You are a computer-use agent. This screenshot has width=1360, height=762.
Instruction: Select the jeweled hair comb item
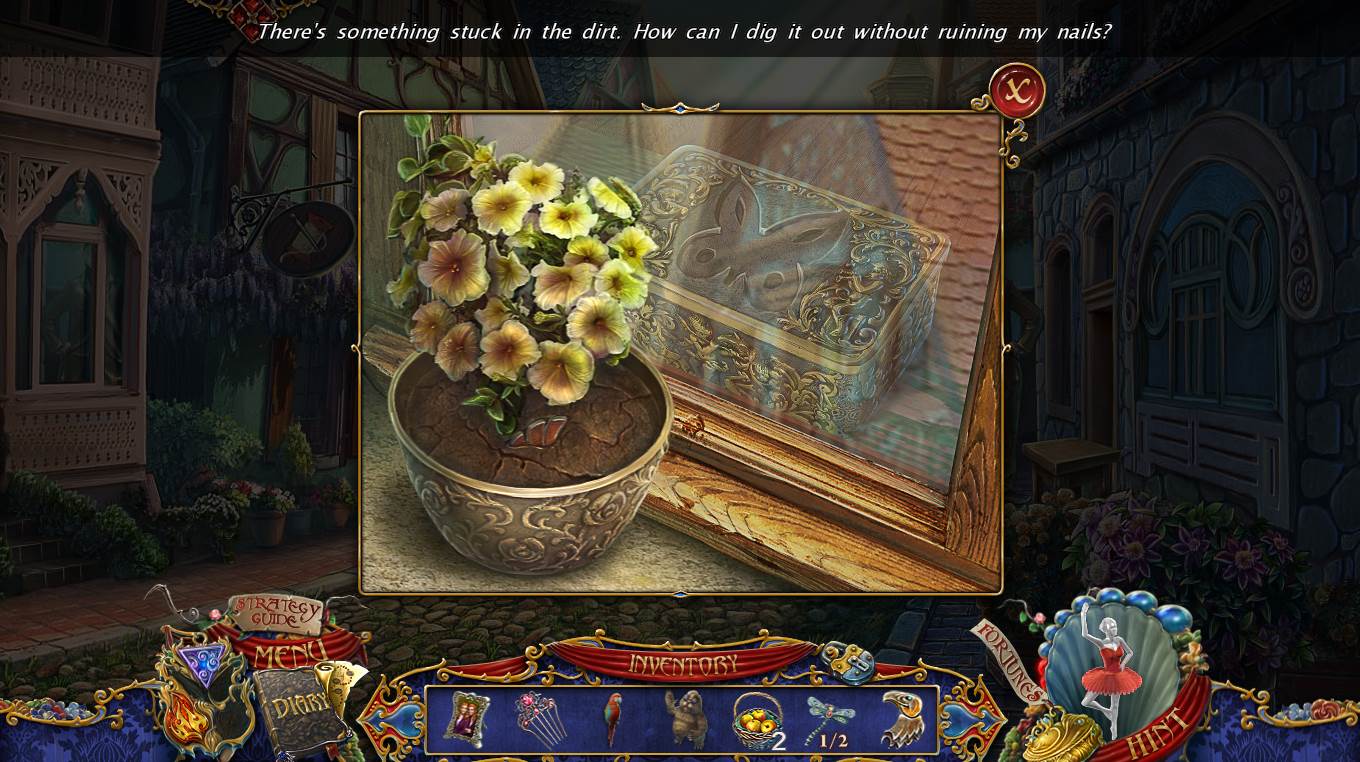click(x=539, y=719)
